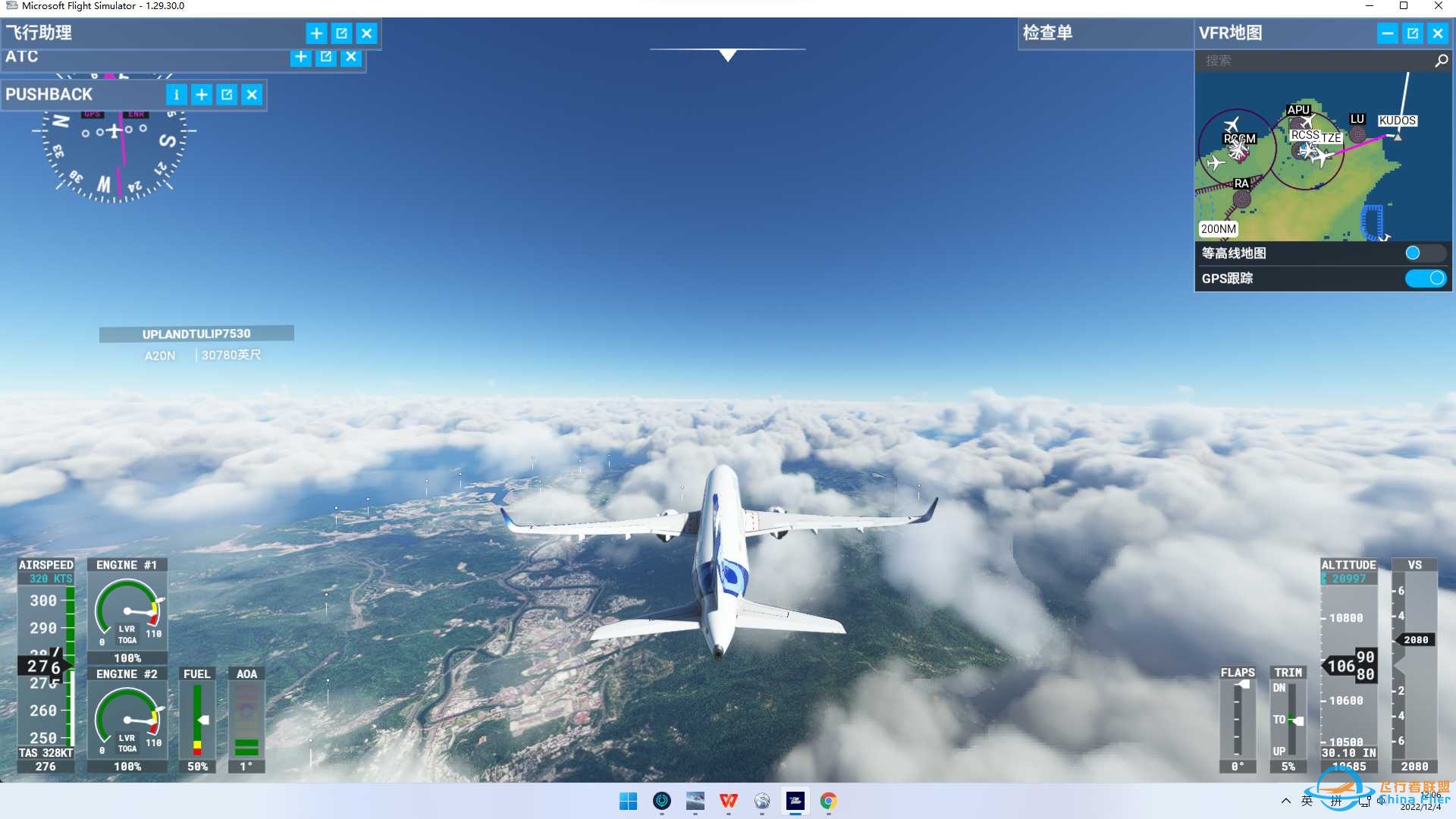
Task: Pop out the 飞行助理 panel
Action: click(342, 33)
